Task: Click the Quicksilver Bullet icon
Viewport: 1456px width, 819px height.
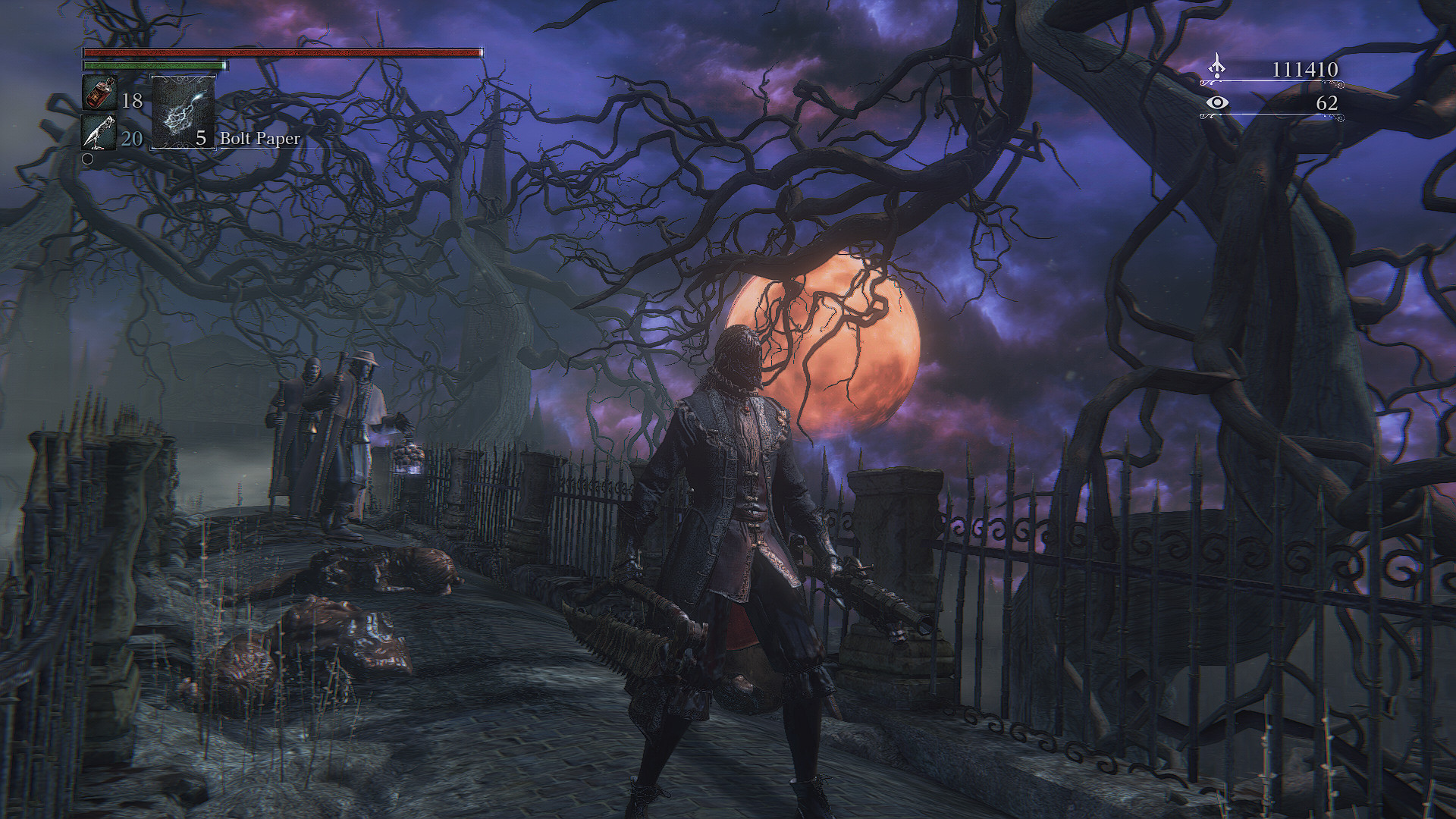Action: pos(99,132)
